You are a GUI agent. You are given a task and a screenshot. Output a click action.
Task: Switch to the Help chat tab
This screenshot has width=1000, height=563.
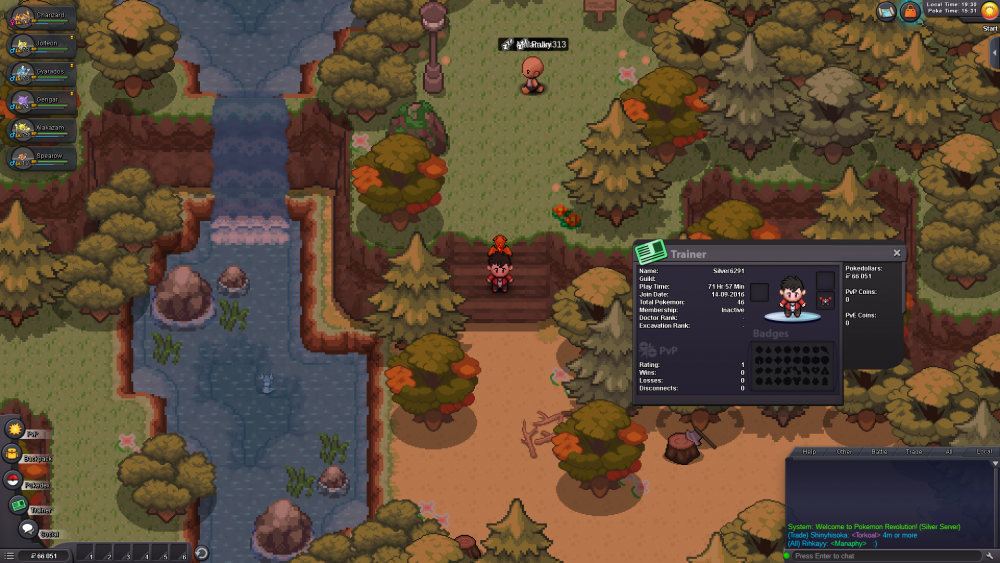809,452
